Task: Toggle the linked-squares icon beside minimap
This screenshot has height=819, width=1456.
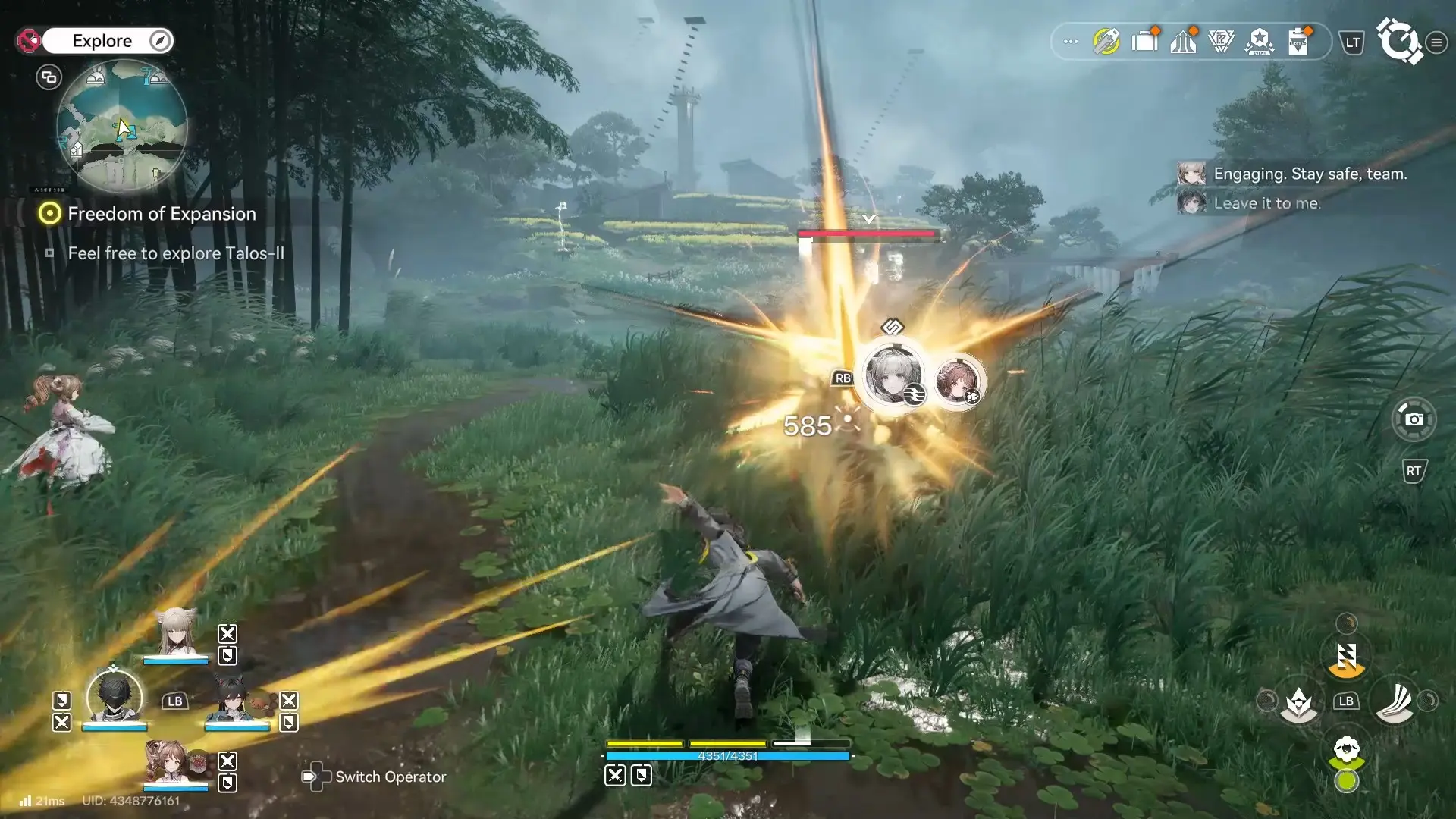Action: [x=49, y=77]
